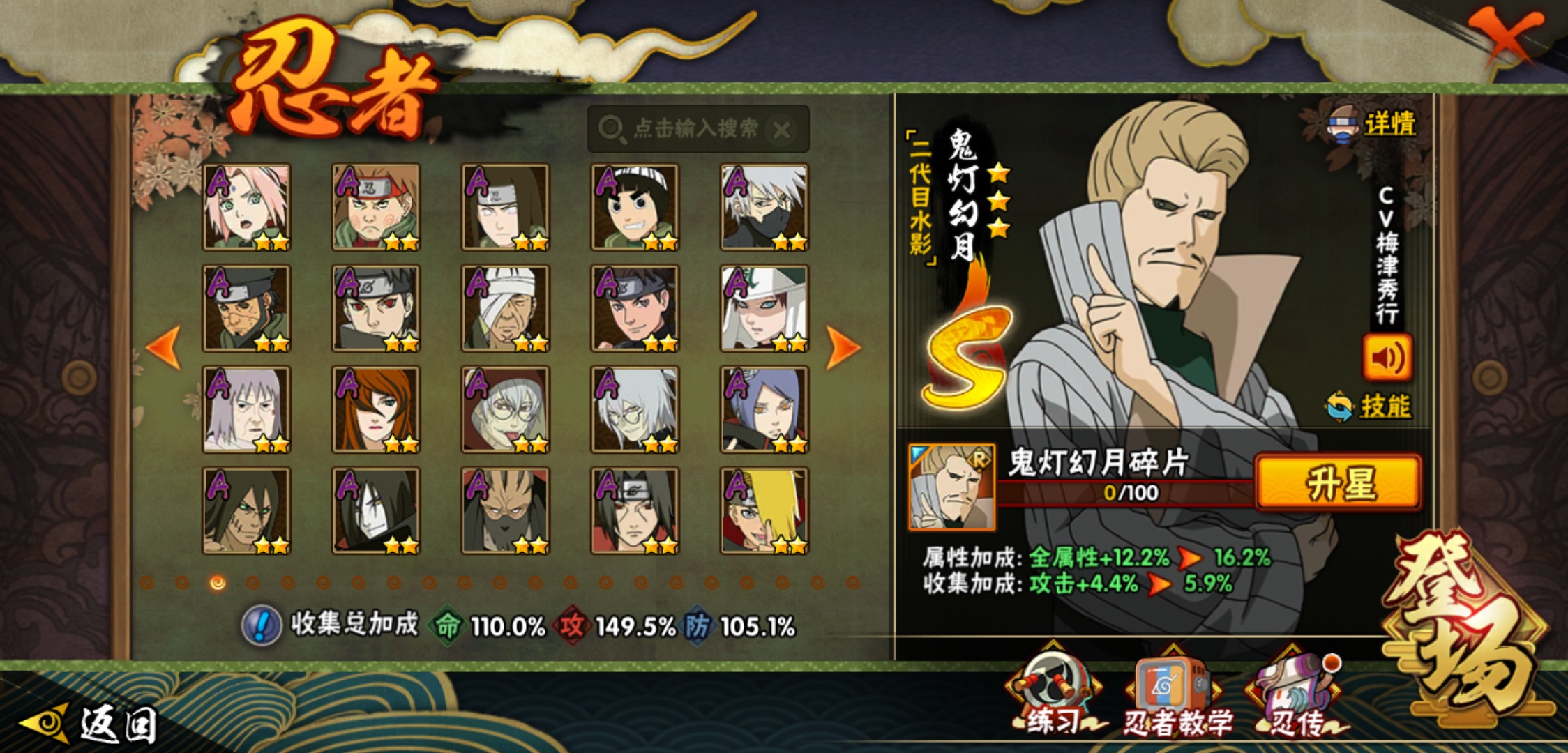Switch to the 技能 skills view
This screenshot has height=753, width=1568.
click(x=1384, y=406)
